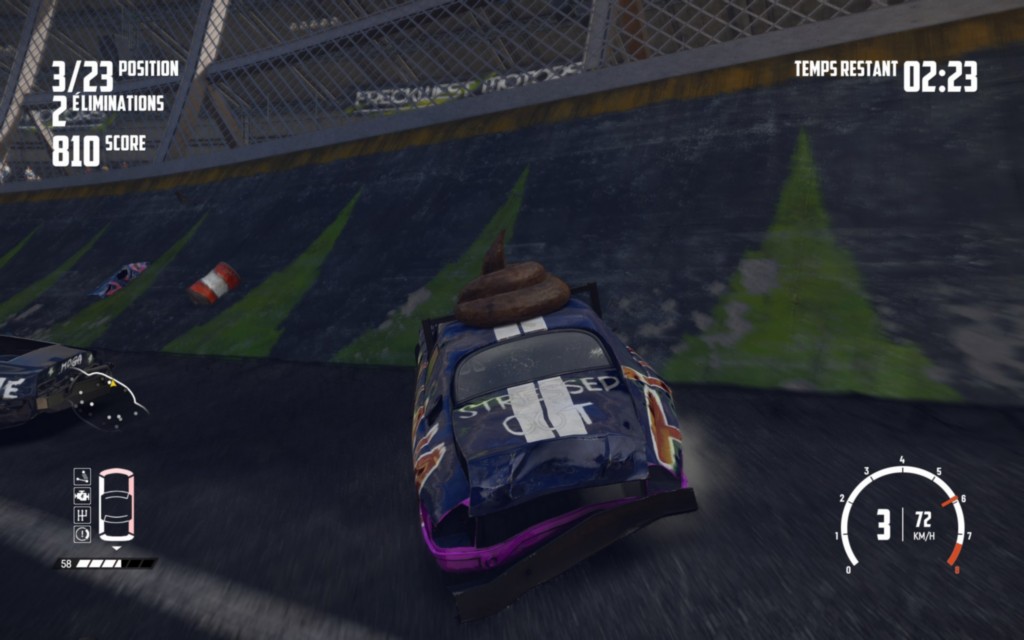Click the gearbox damage icon

click(82, 514)
